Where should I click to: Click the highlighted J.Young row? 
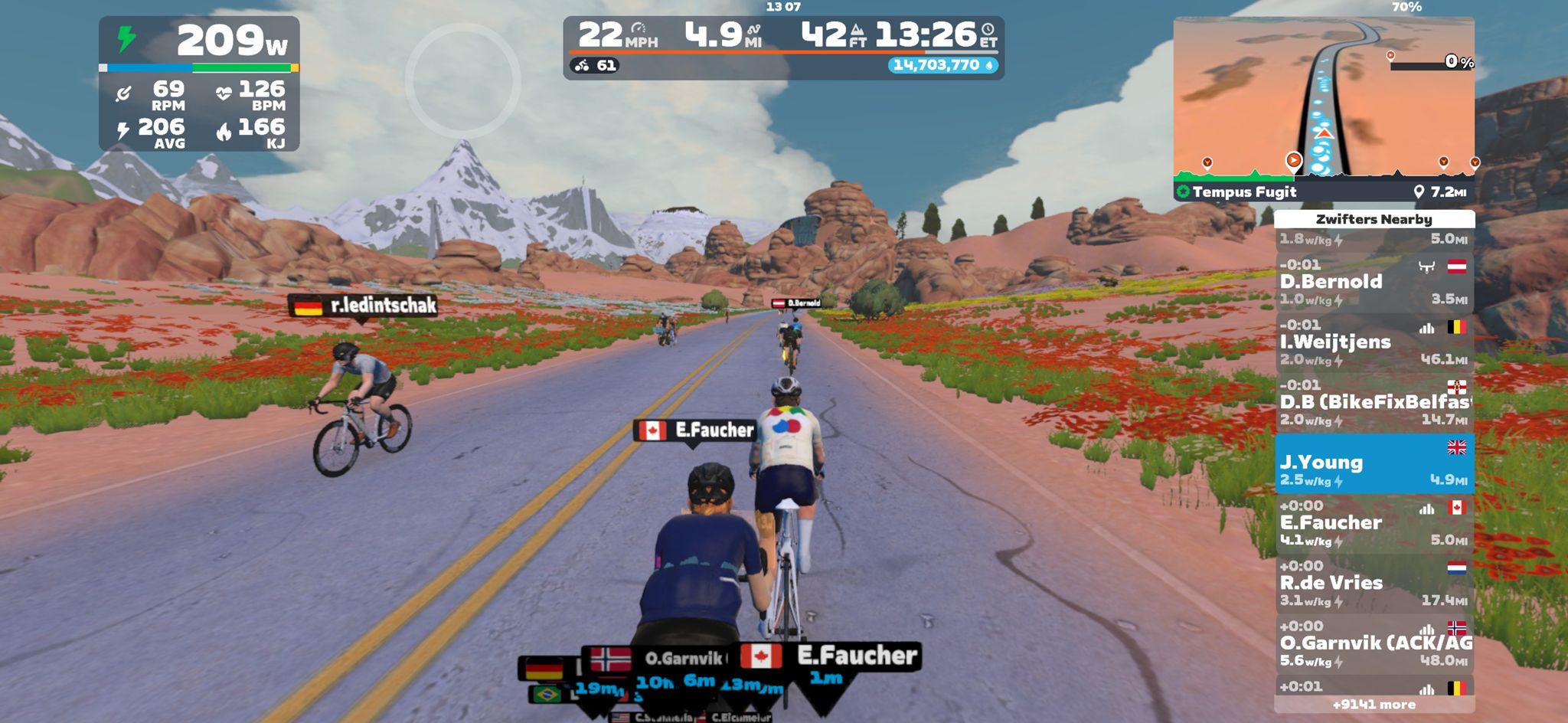point(1374,463)
